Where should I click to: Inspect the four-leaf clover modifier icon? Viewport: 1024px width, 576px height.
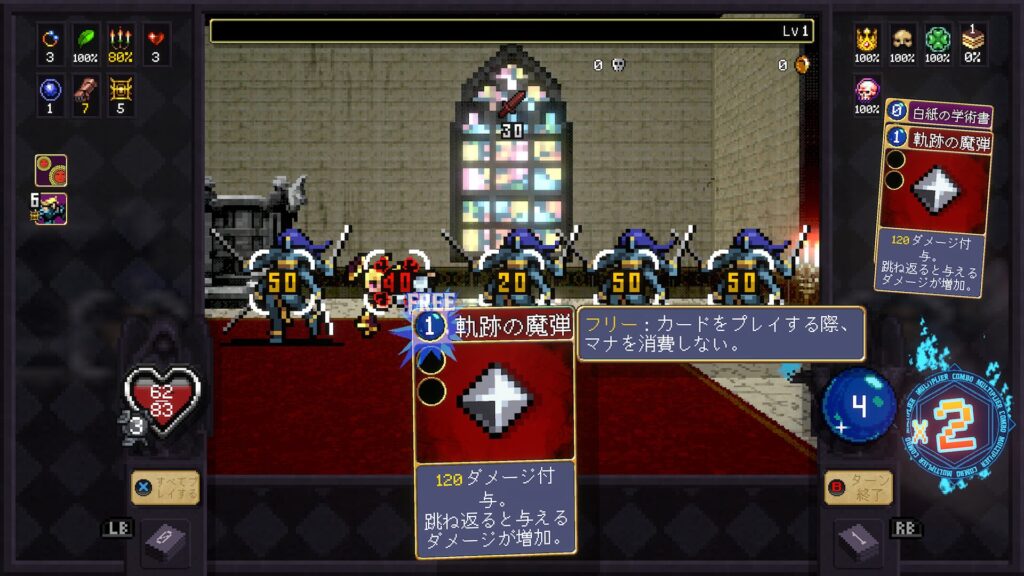click(937, 42)
